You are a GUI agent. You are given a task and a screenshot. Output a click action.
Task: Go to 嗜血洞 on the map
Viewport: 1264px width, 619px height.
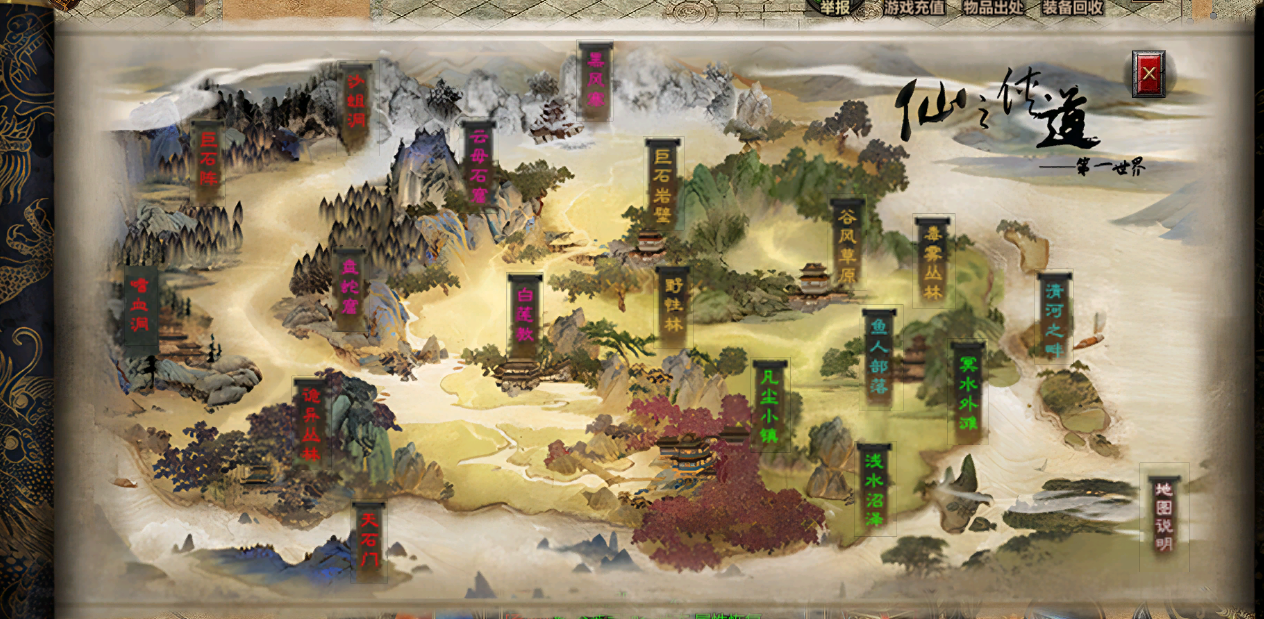[140, 308]
